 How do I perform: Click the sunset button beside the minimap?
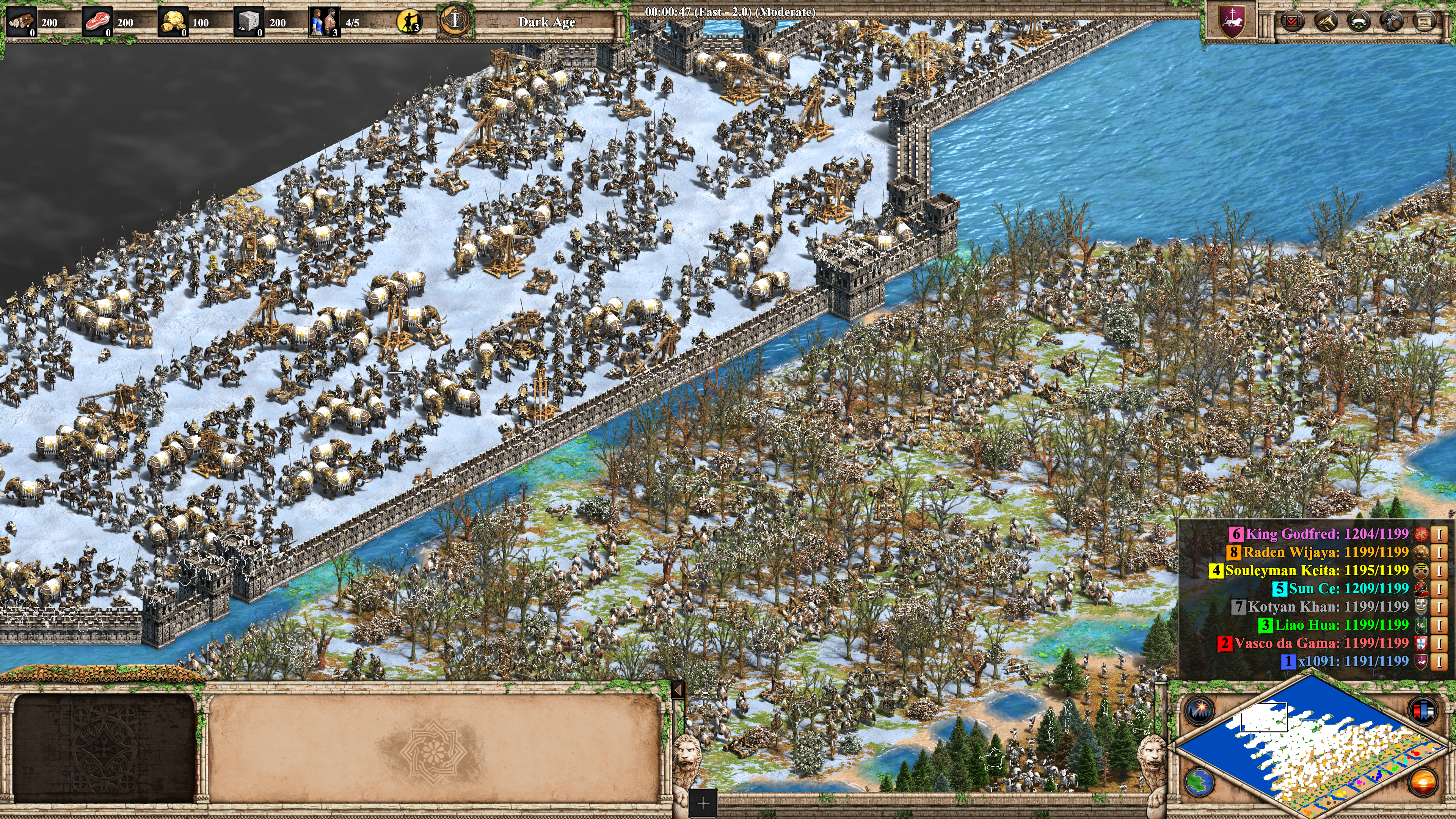coord(1423,782)
